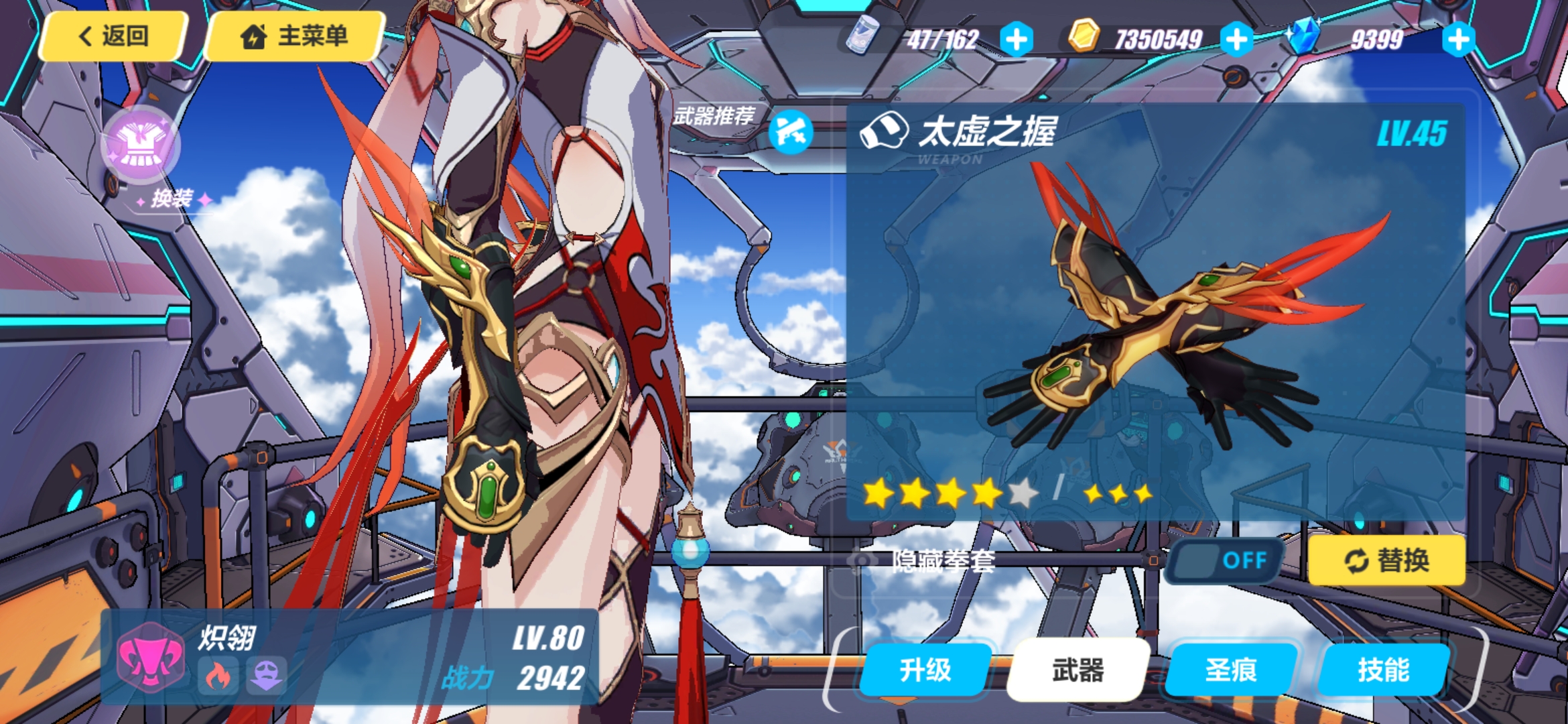
Task: Add gold coins with the plus button
Action: 1236,40
